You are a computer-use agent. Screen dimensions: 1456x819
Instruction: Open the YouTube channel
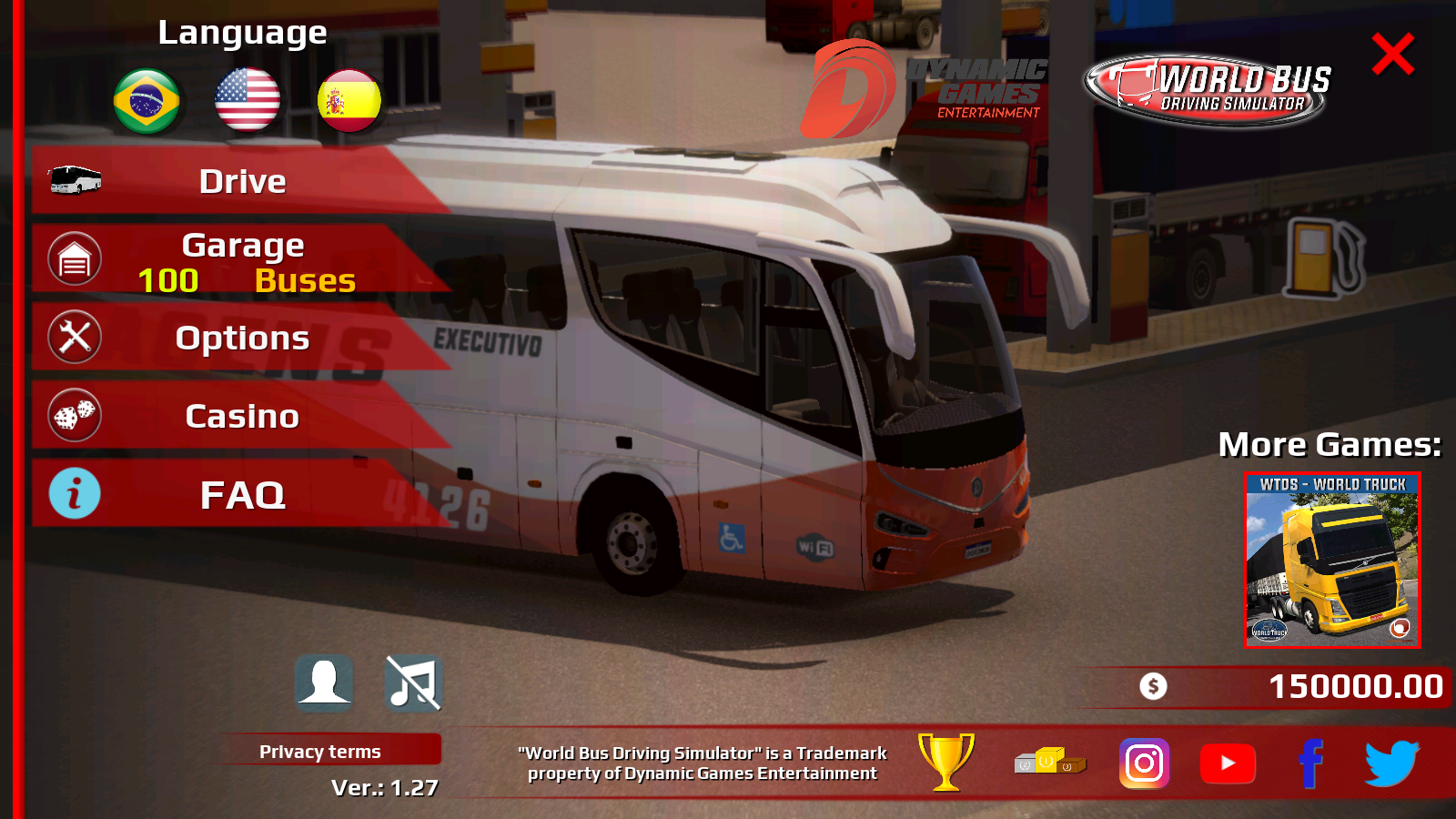click(1228, 763)
